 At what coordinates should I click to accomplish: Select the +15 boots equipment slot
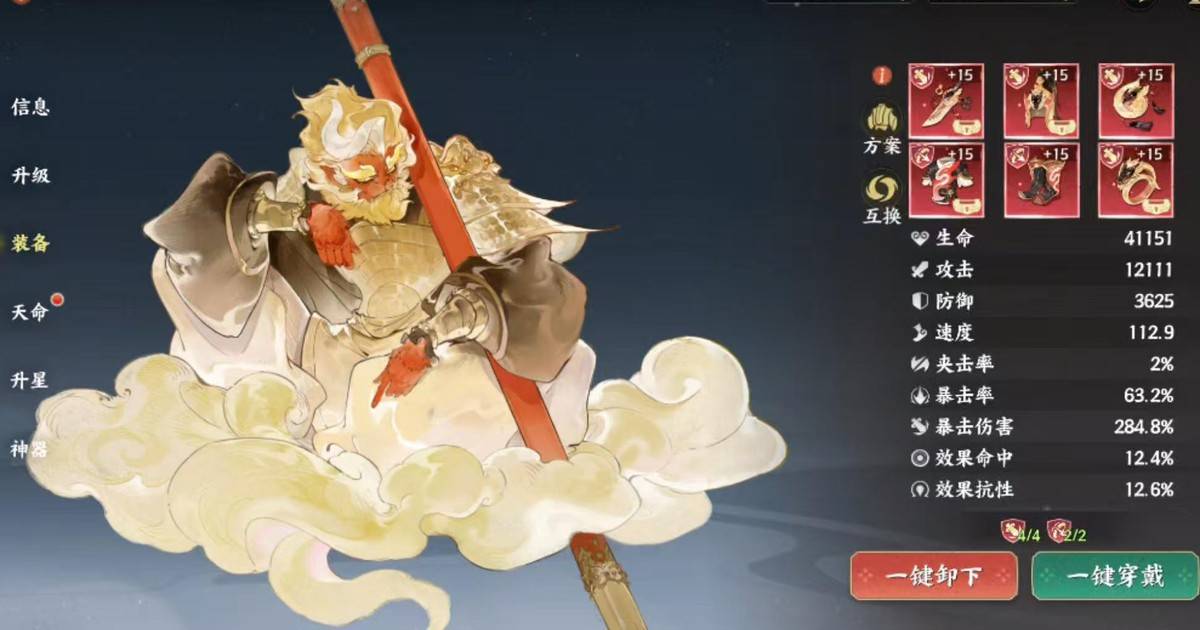[x=1041, y=180]
